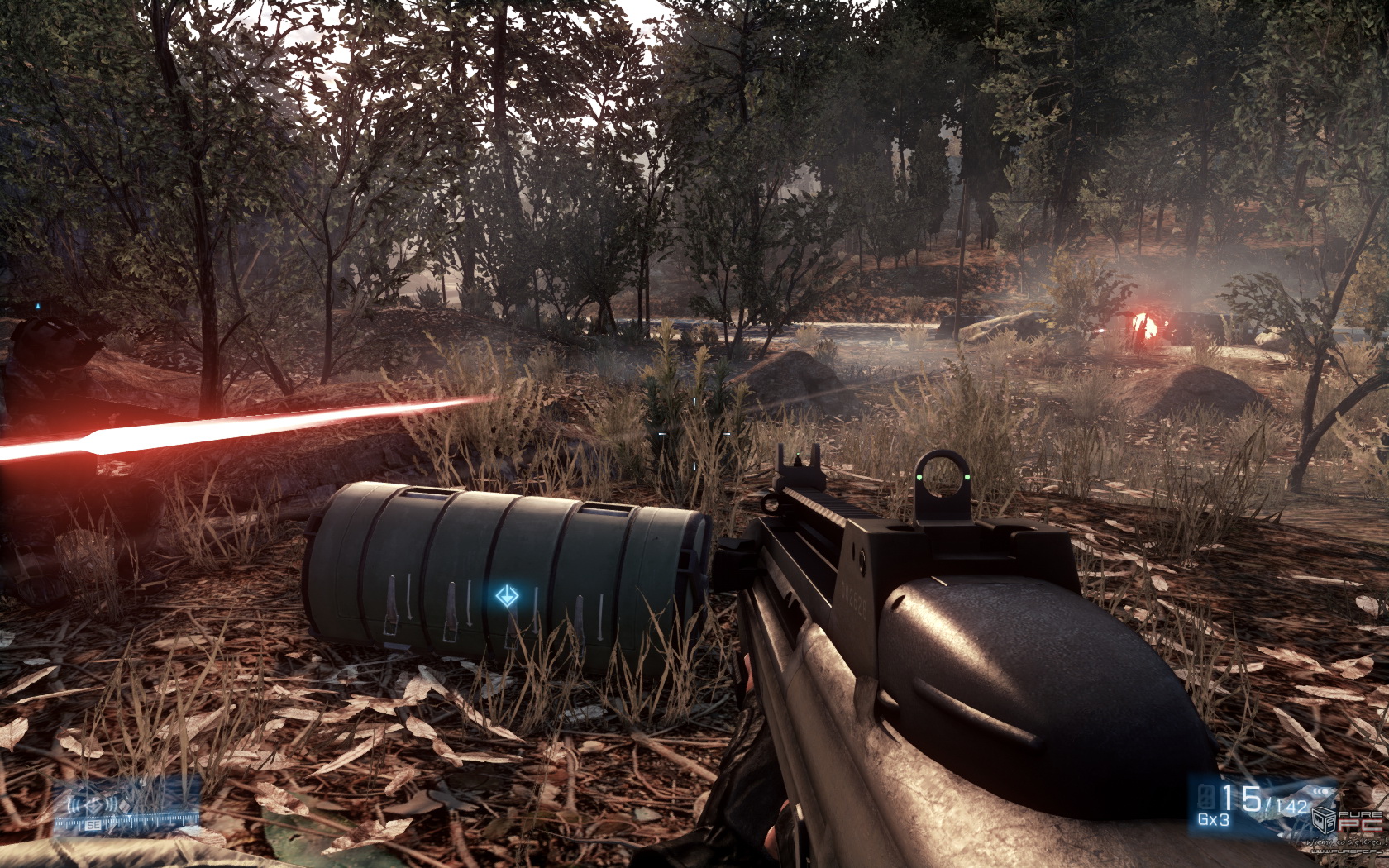Click the blue objective marker diamond
Screen dimensions: 1389x868
(x=506, y=595)
